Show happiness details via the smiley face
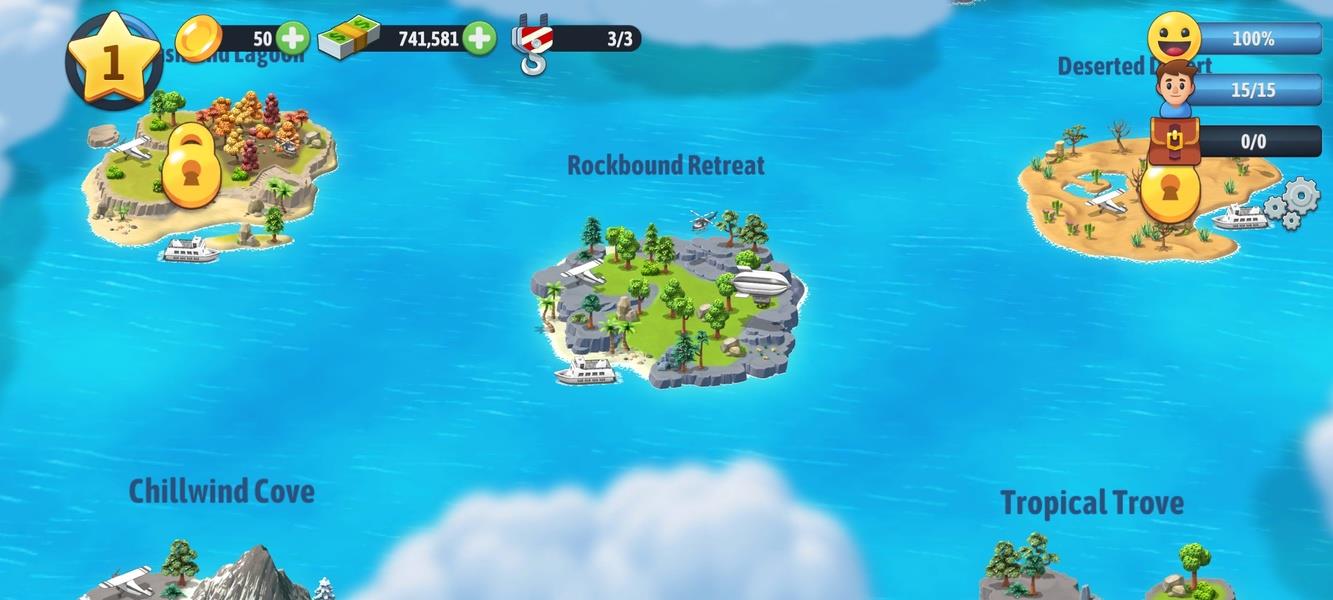 [x=1174, y=38]
